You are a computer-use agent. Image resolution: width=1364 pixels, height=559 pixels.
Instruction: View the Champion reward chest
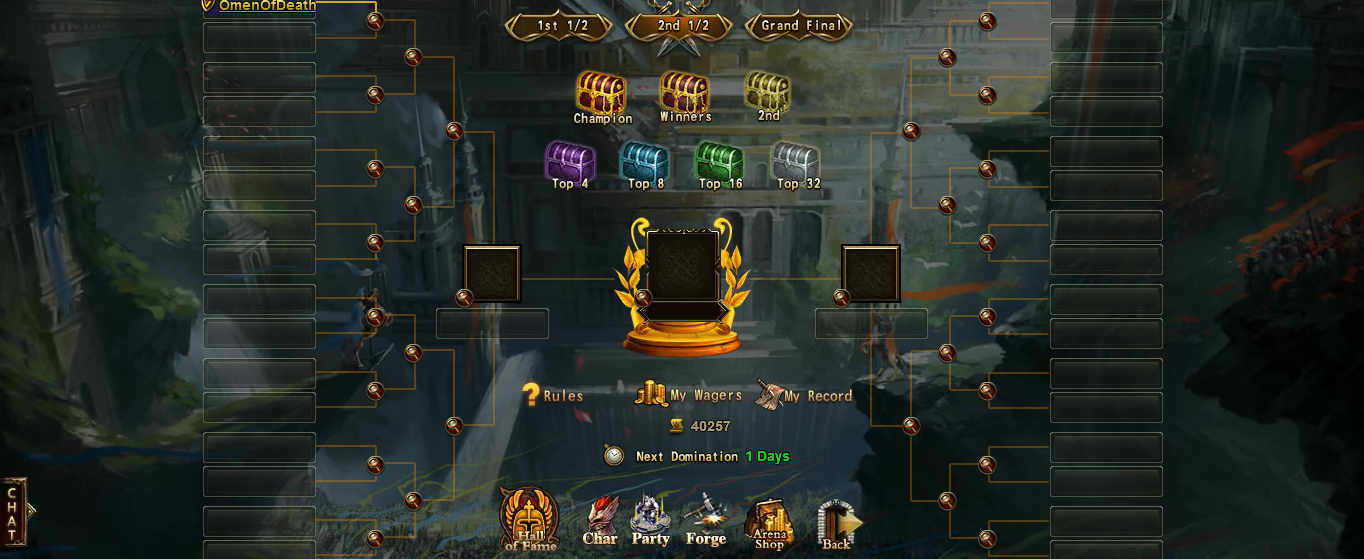(601, 93)
